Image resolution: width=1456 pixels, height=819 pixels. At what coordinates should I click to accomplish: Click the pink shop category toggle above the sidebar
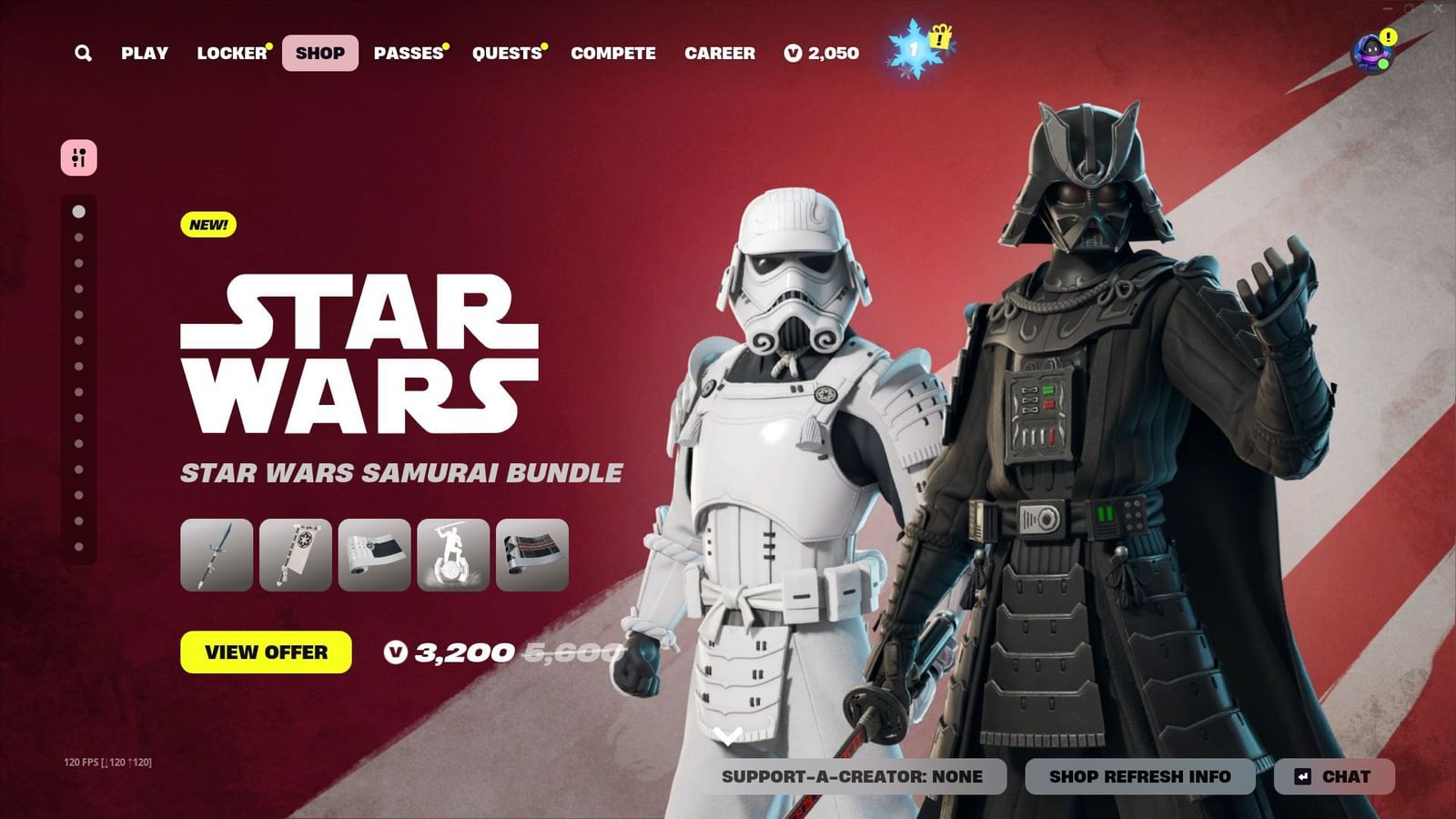[77, 157]
